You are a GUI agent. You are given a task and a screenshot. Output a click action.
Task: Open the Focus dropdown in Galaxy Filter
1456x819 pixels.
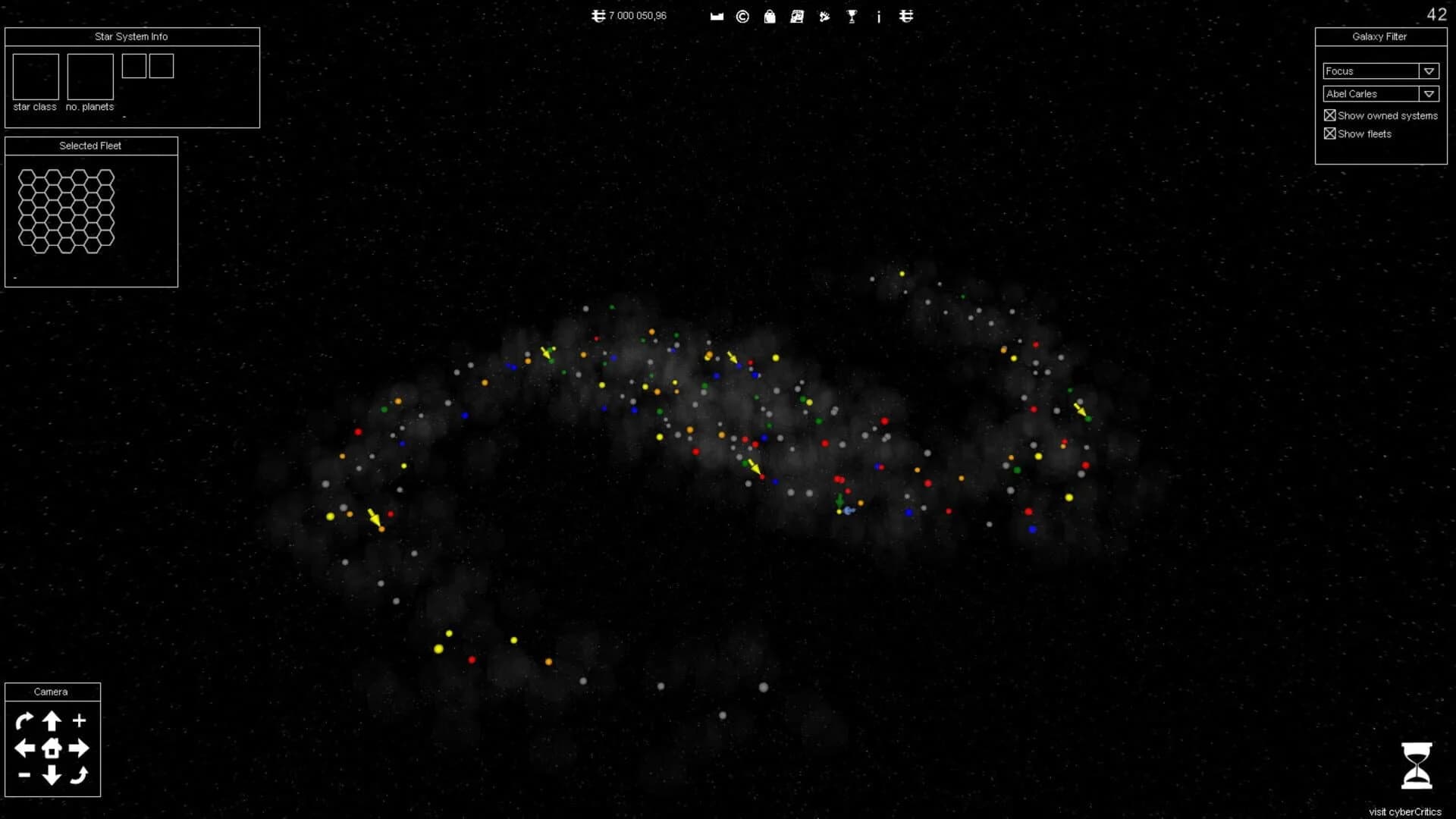(1429, 71)
